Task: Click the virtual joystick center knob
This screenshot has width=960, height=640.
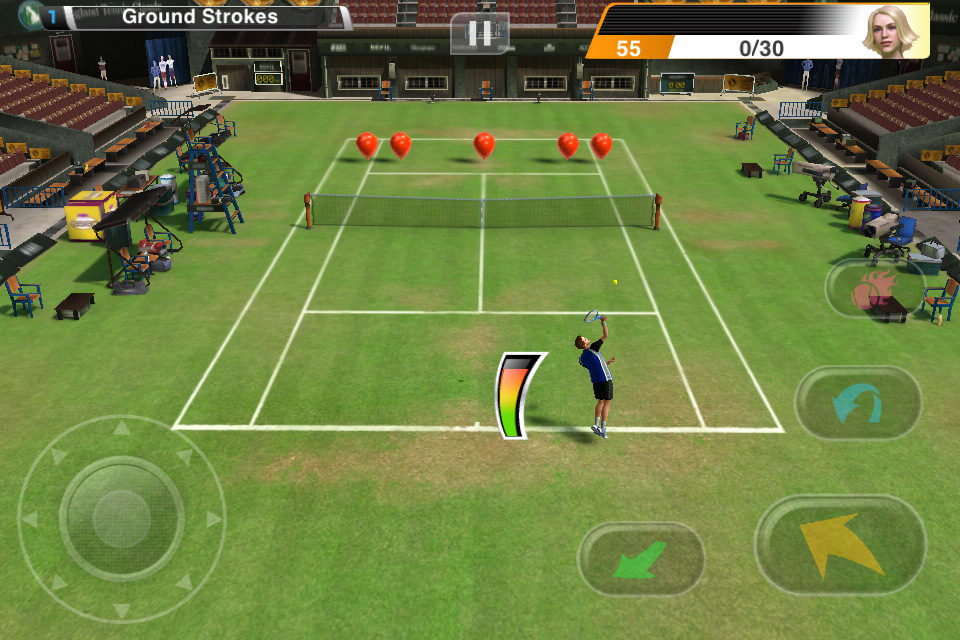Action: 121,518
